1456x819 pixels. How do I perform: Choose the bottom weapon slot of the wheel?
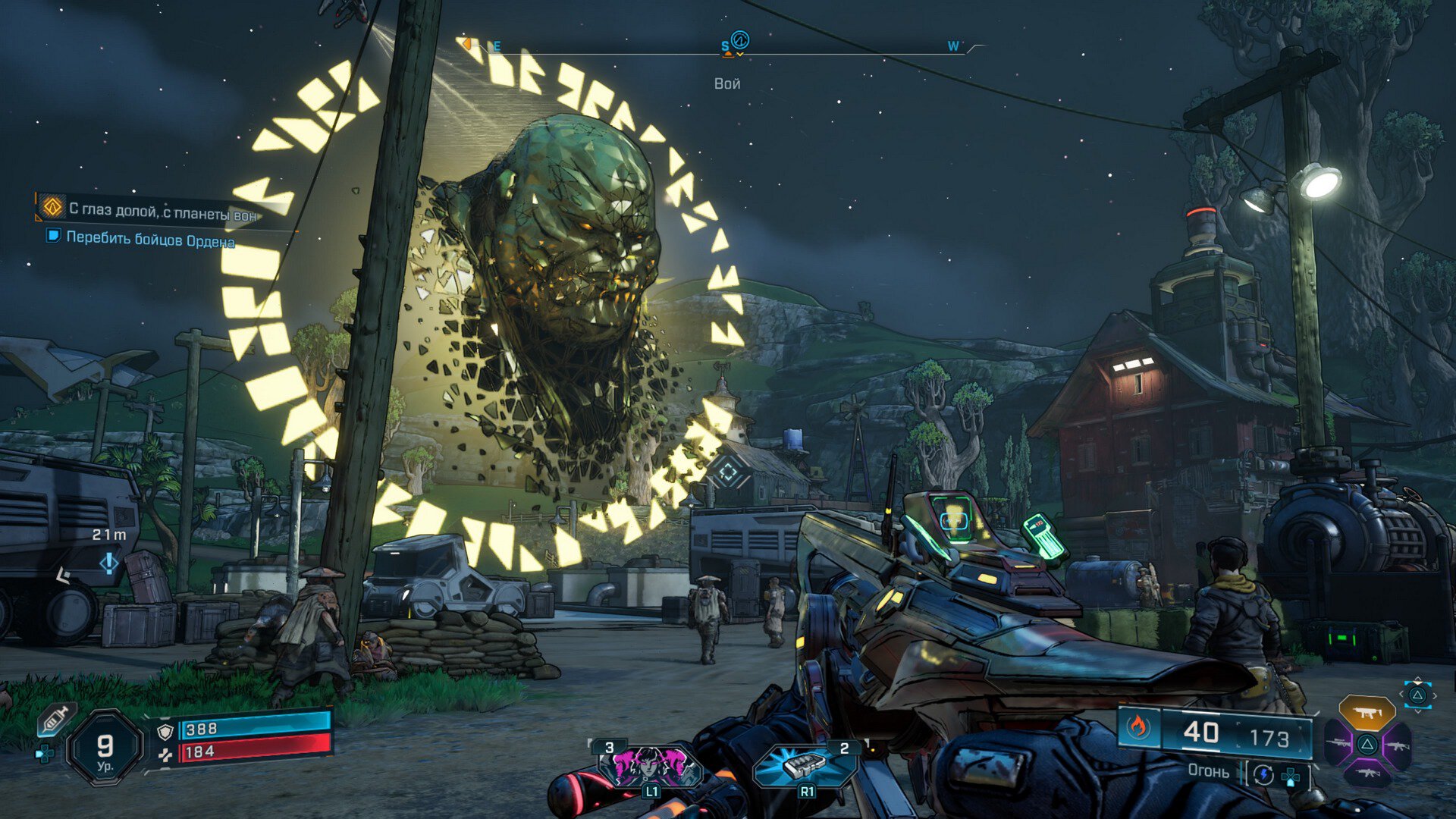tap(1367, 773)
